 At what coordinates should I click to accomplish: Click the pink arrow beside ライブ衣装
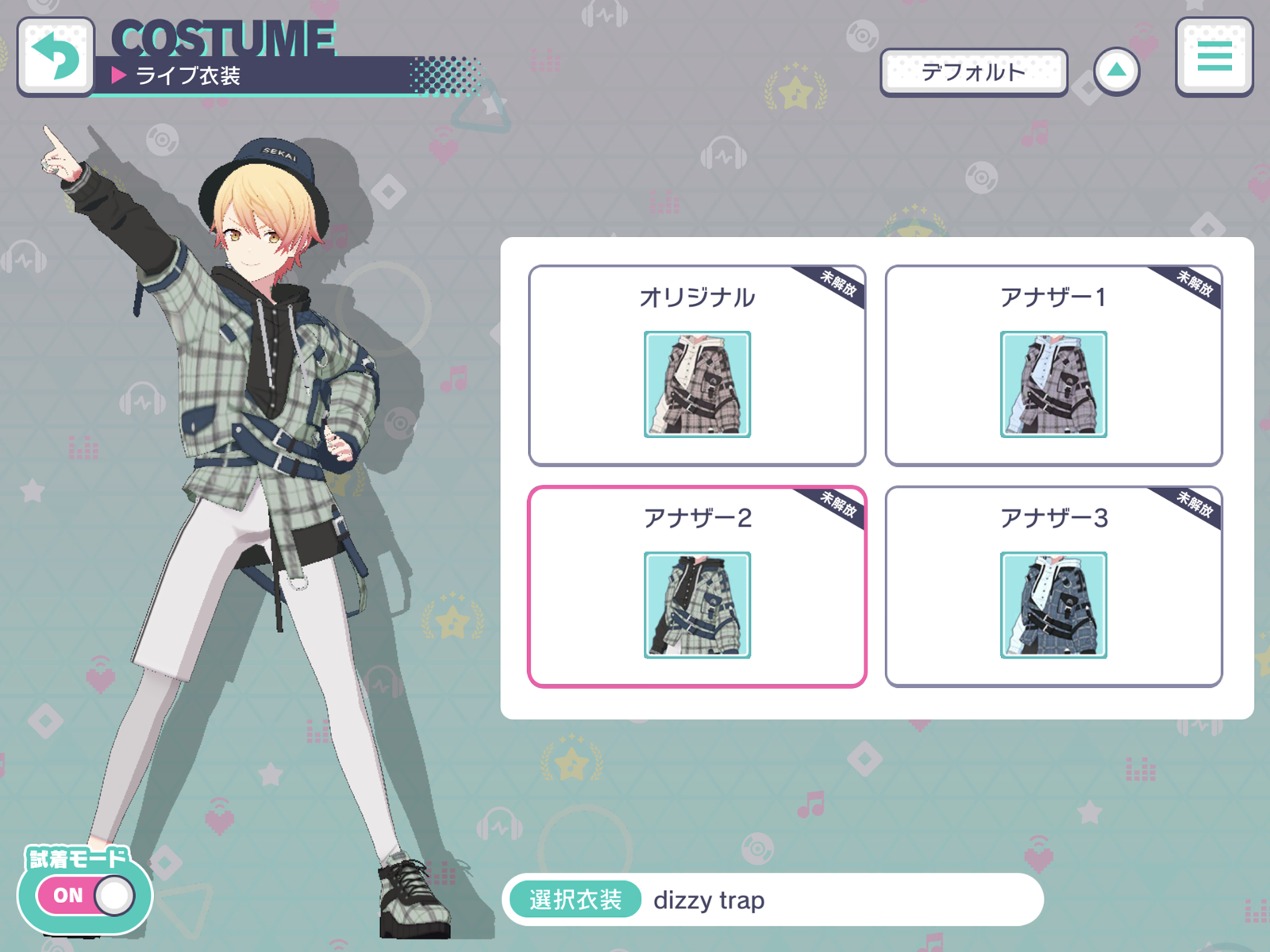(x=120, y=76)
